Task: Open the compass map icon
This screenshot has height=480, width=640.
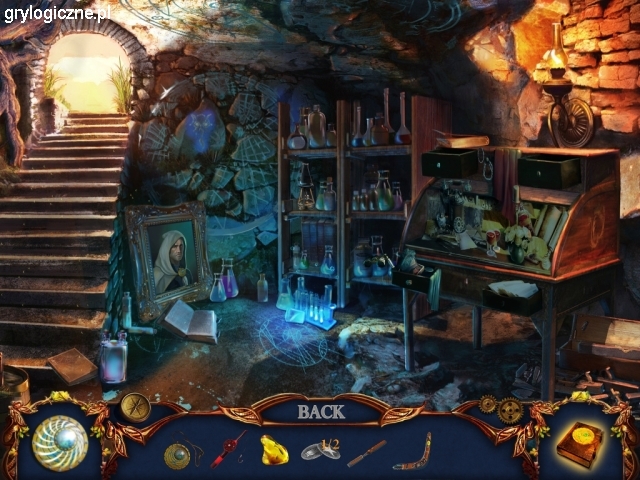Action: pyautogui.click(x=135, y=406)
